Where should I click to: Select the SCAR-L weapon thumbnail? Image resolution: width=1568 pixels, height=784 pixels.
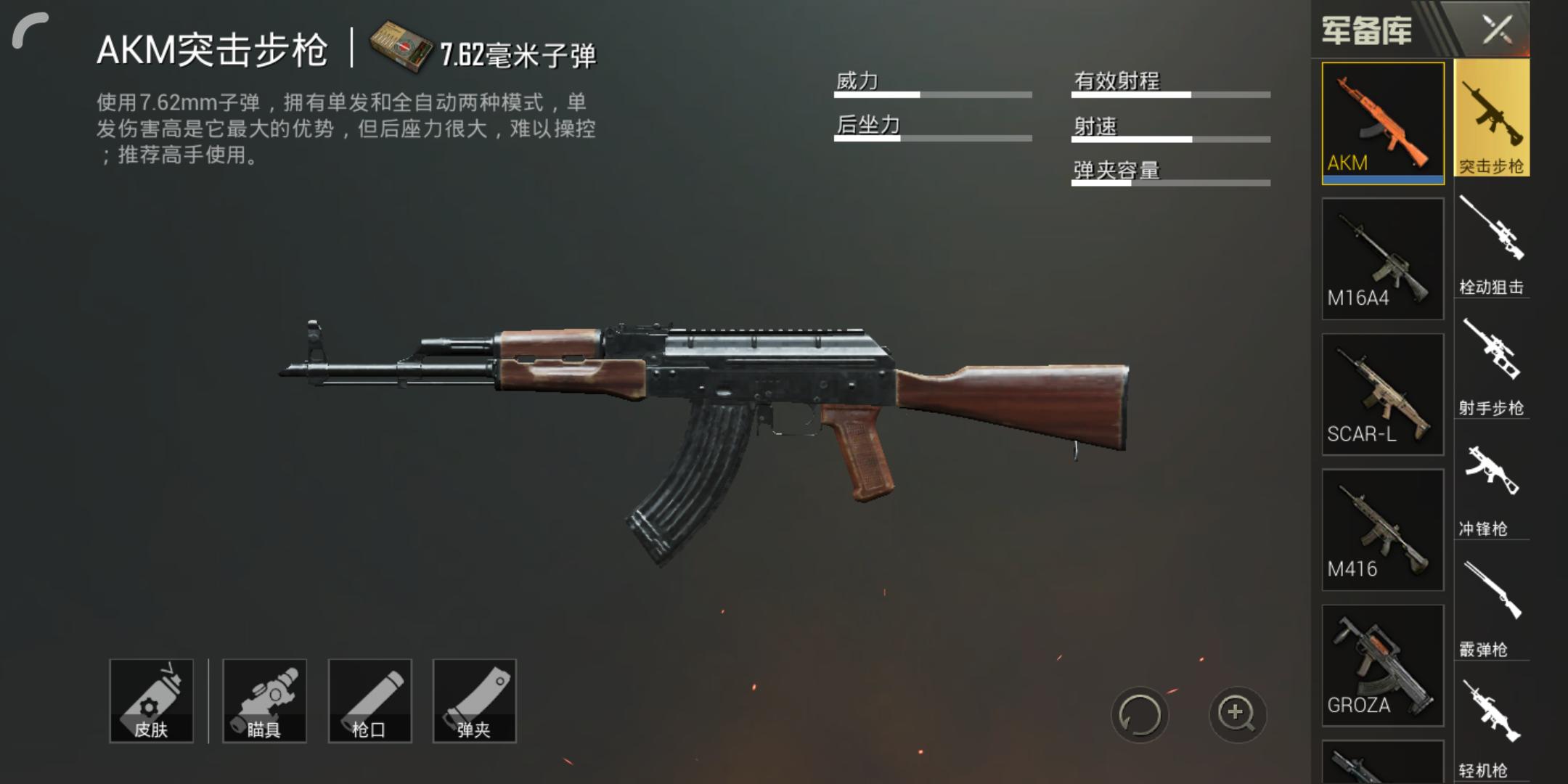[1382, 392]
